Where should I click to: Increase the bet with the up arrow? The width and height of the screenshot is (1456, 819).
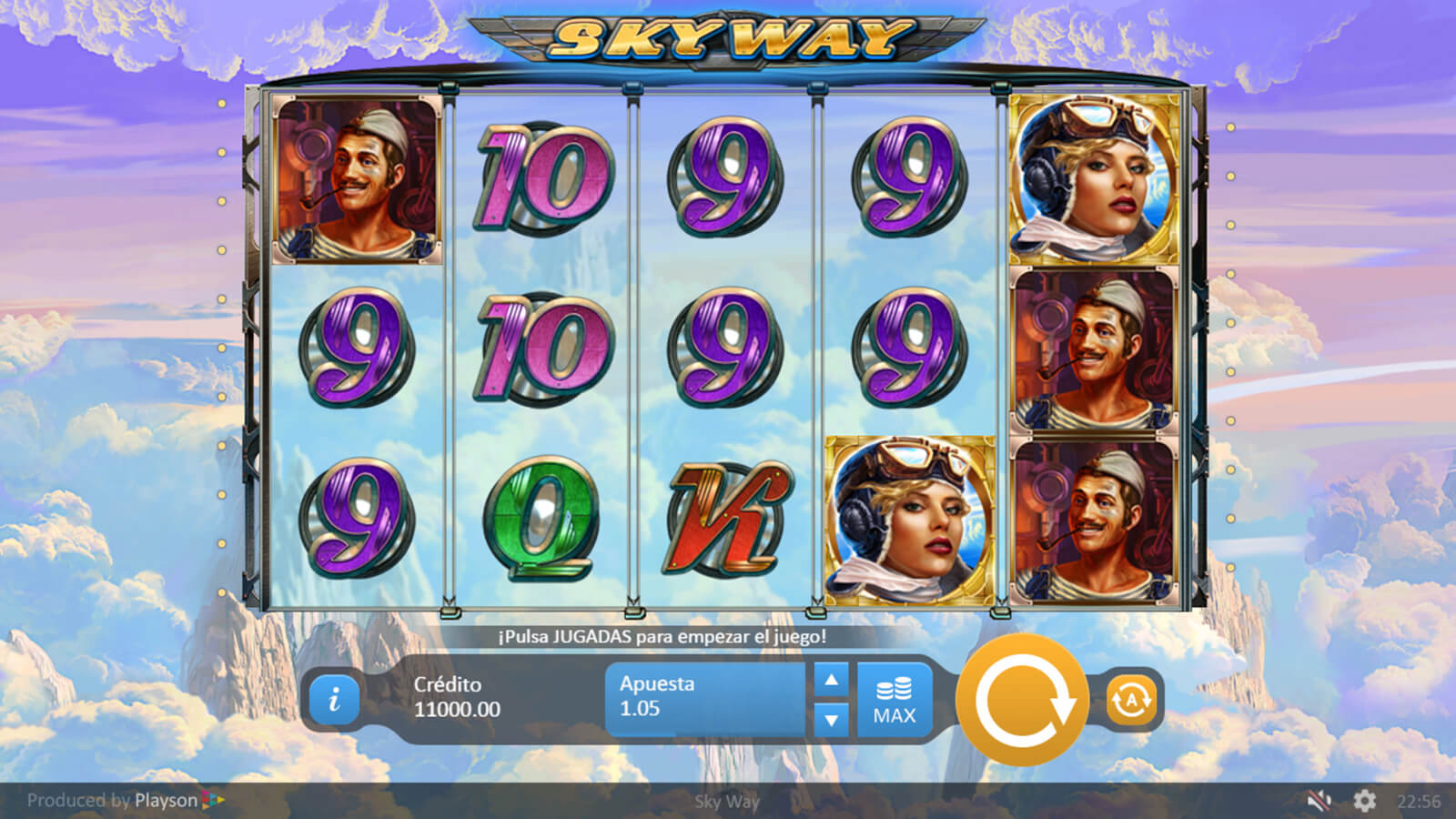(831, 680)
